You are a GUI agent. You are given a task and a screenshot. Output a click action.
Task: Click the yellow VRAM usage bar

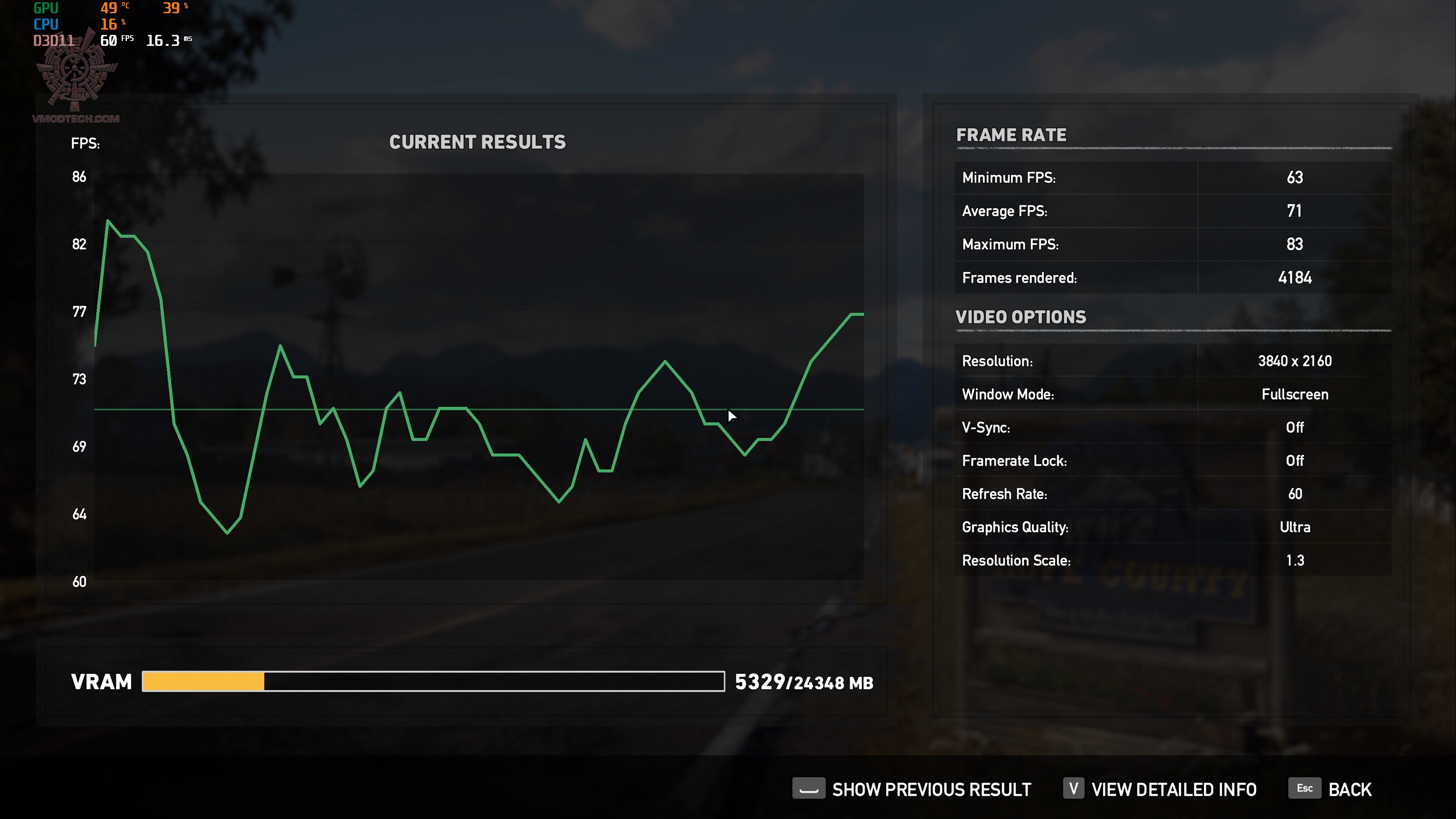point(204,682)
